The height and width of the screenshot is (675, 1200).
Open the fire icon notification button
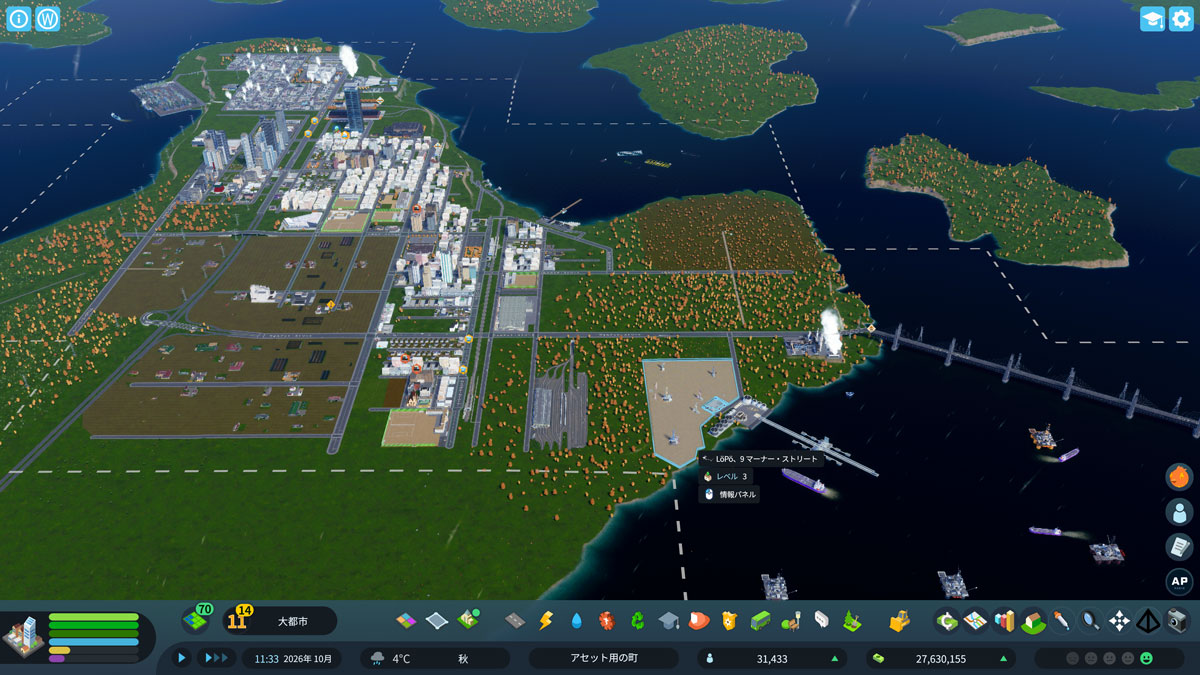pyautogui.click(x=1180, y=477)
